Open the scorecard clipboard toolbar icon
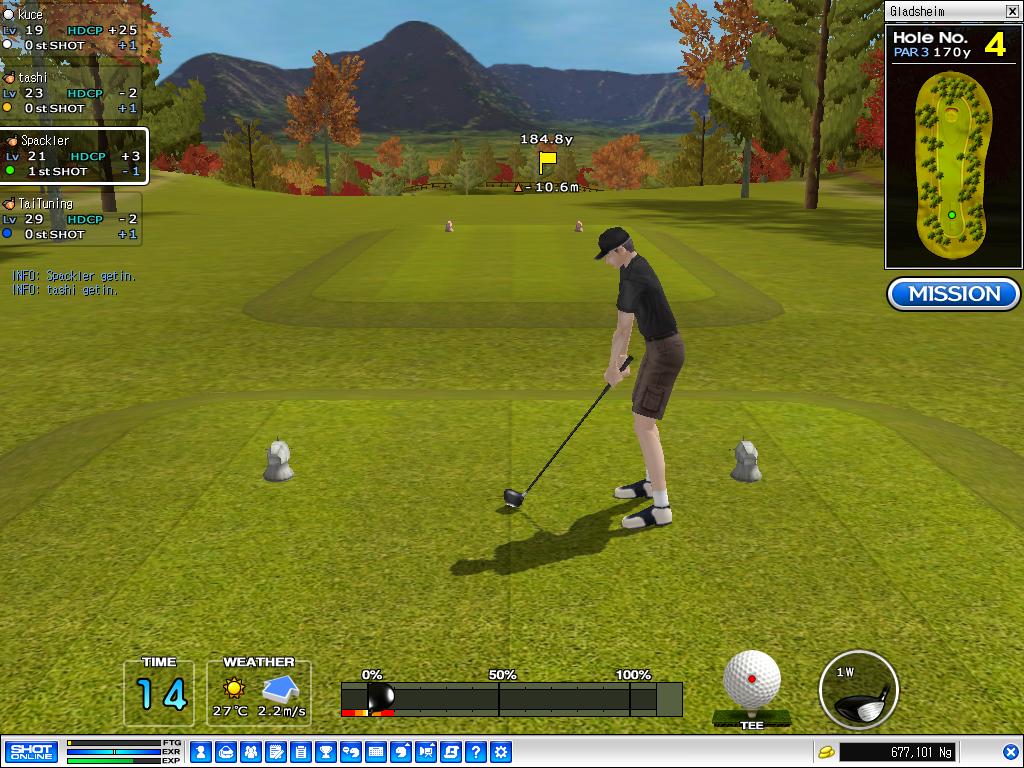Screen dimensions: 1024x768 301,752
